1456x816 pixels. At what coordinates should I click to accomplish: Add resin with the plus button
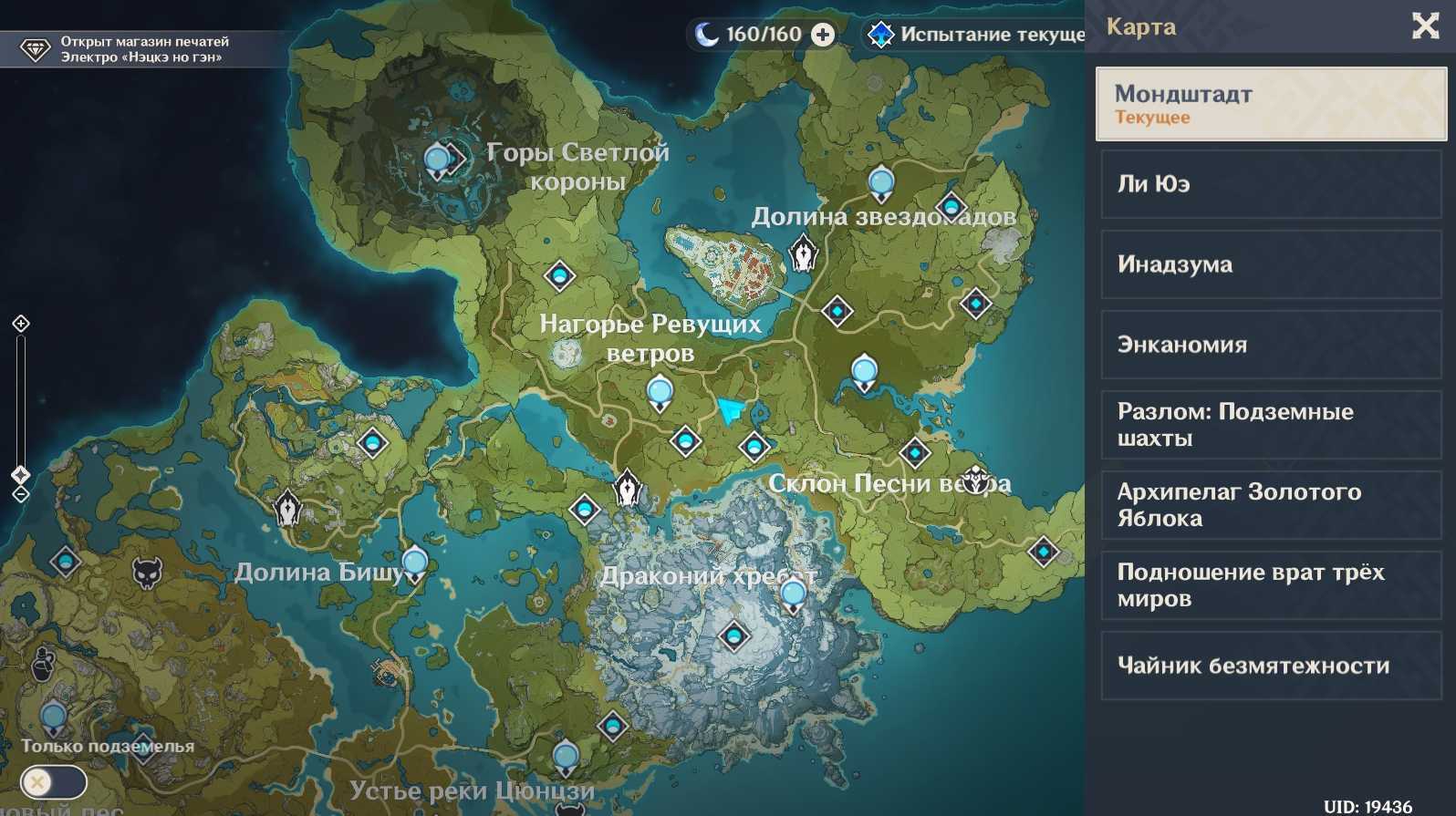pyautogui.click(x=823, y=35)
